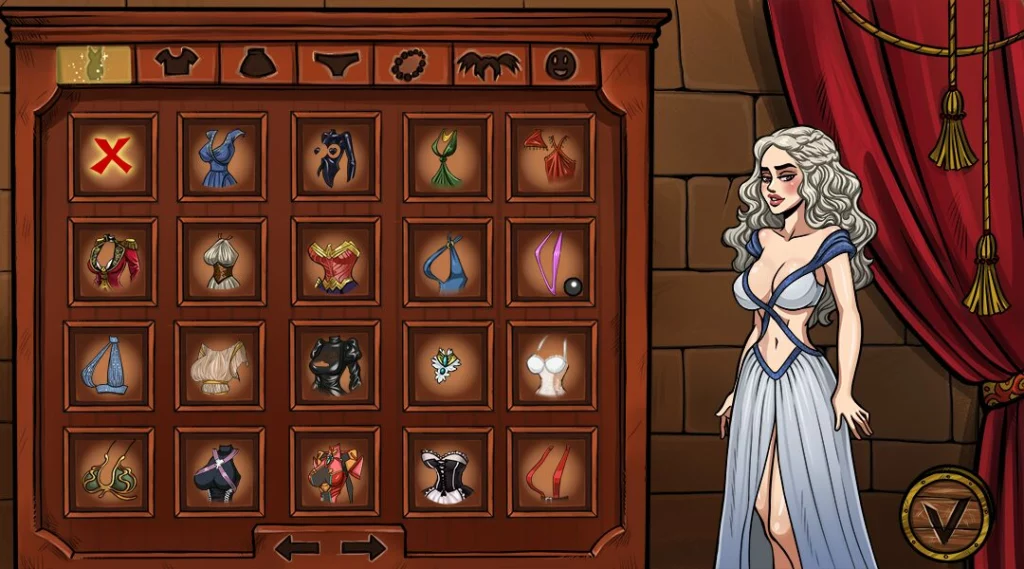This screenshot has width=1024, height=569.
Task: Open the bat wings category tab
Action: 490,65
